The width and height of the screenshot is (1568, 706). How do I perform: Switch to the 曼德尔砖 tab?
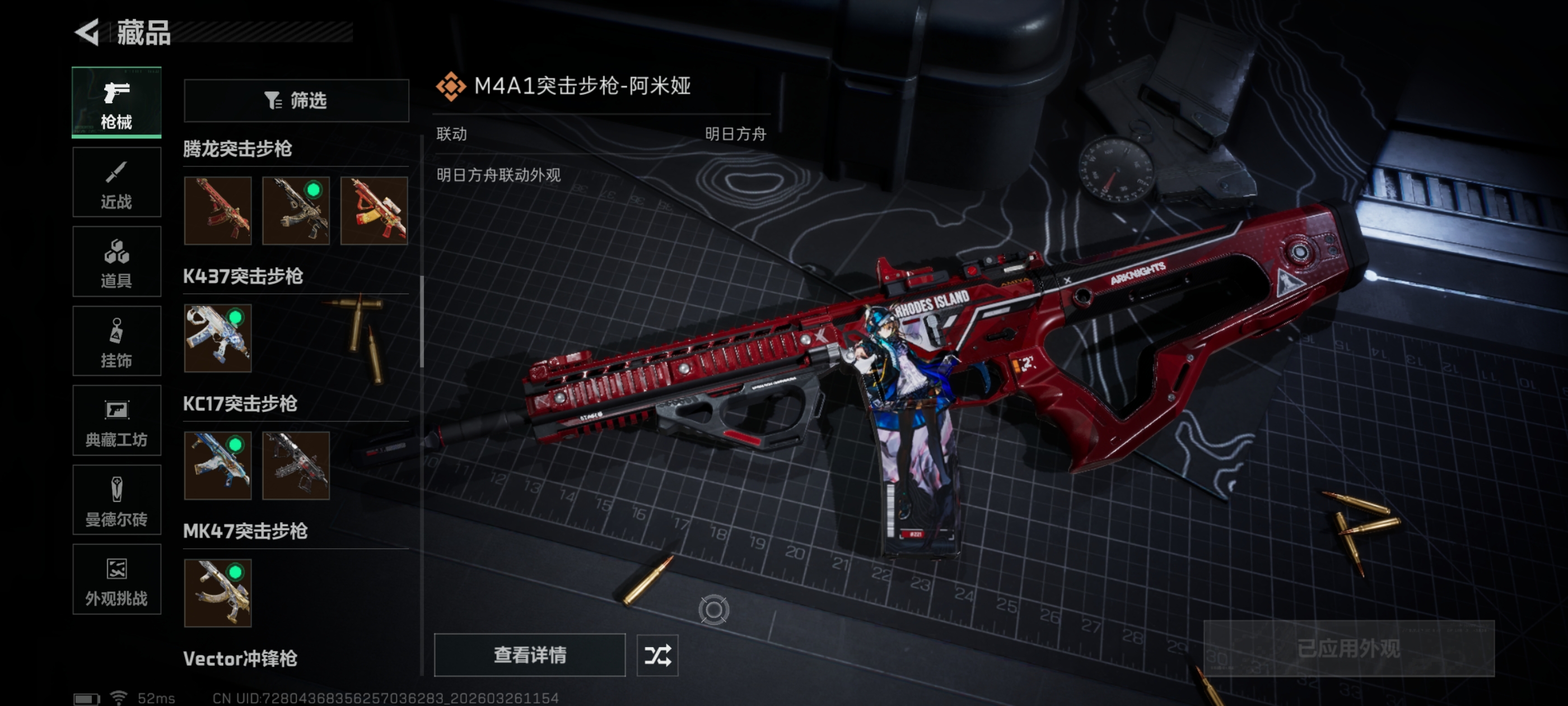[x=116, y=500]
